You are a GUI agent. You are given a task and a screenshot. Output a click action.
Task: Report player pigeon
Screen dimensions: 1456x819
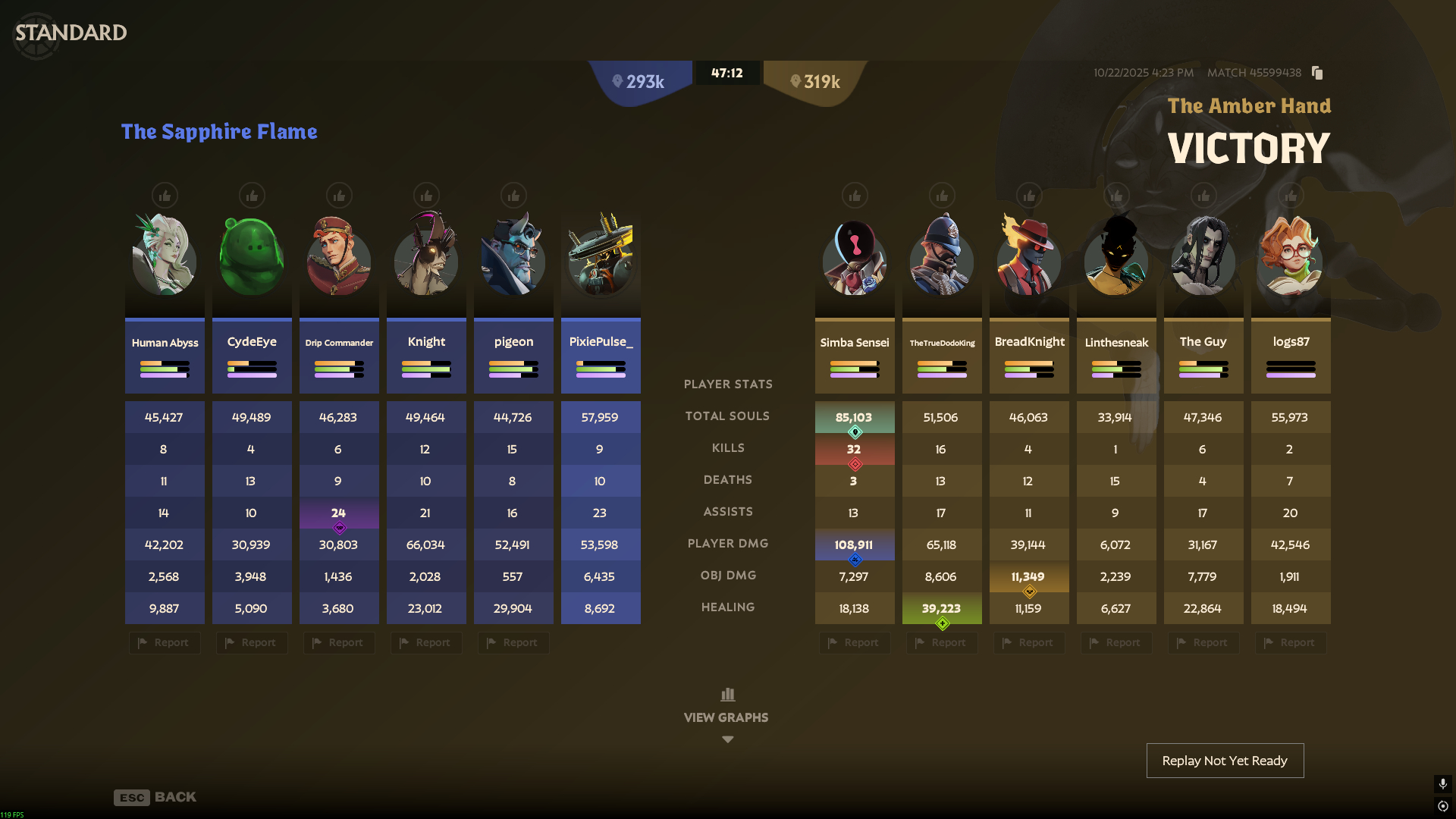513,643
